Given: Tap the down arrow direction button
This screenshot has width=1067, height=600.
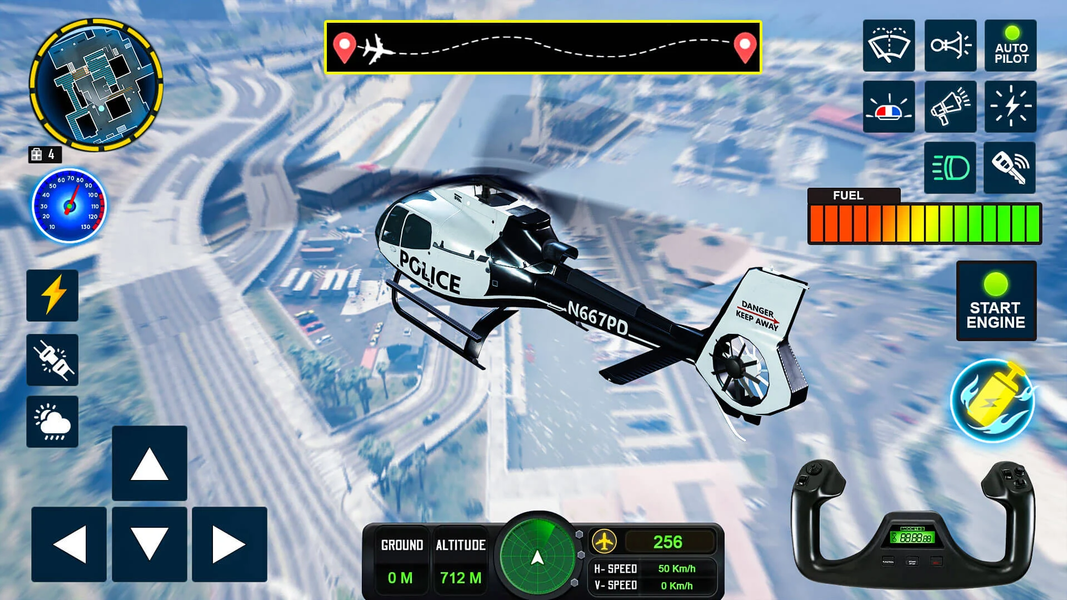Looking at the screenshot, I should click(x=149, y=544).
